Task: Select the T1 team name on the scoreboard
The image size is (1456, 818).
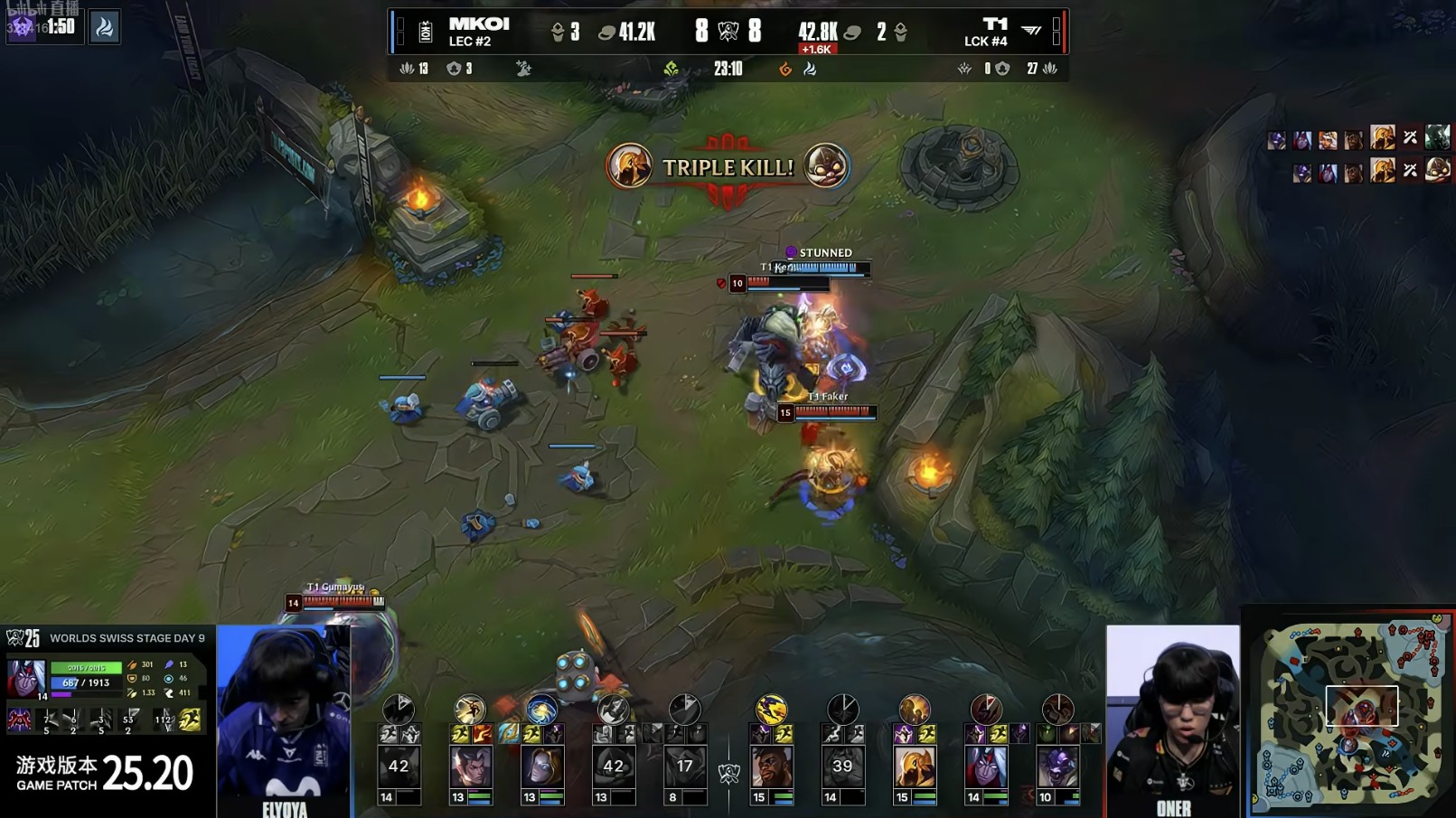Action: pos(994,24)
